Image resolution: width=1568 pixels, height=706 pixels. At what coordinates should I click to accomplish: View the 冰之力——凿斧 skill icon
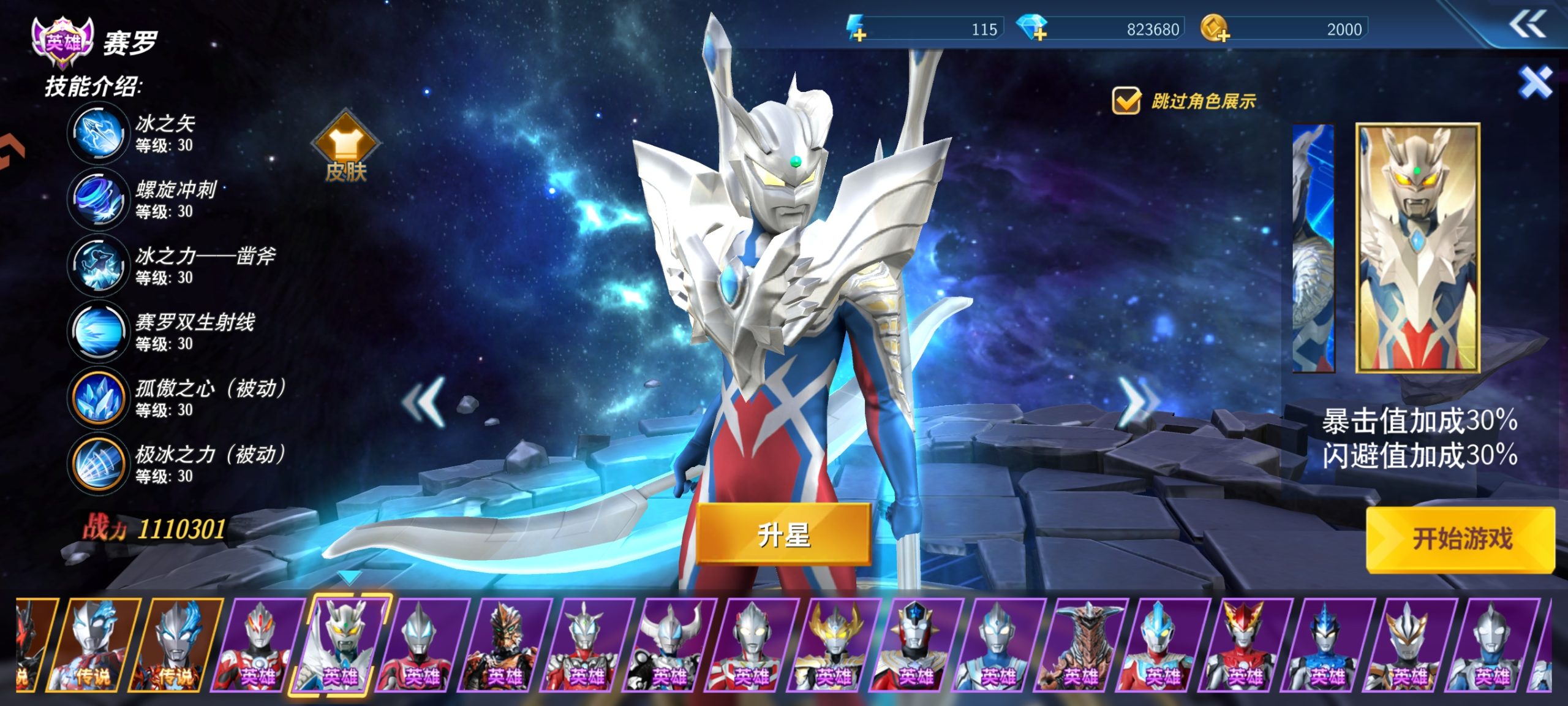[x=98, y=265]
